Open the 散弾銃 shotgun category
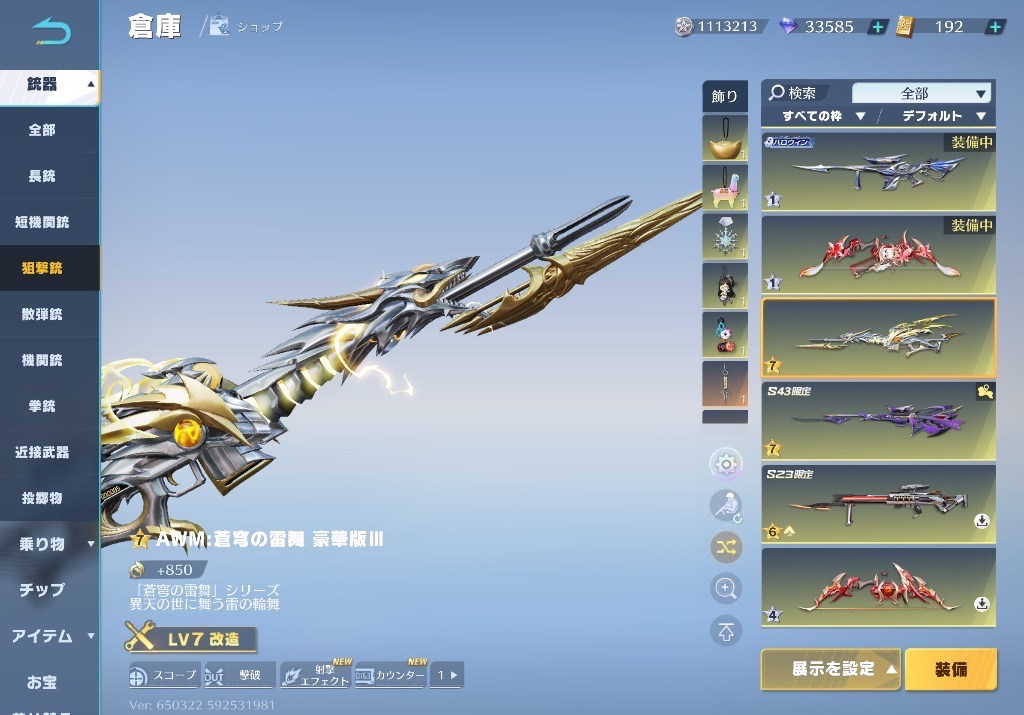 point(42,314)
